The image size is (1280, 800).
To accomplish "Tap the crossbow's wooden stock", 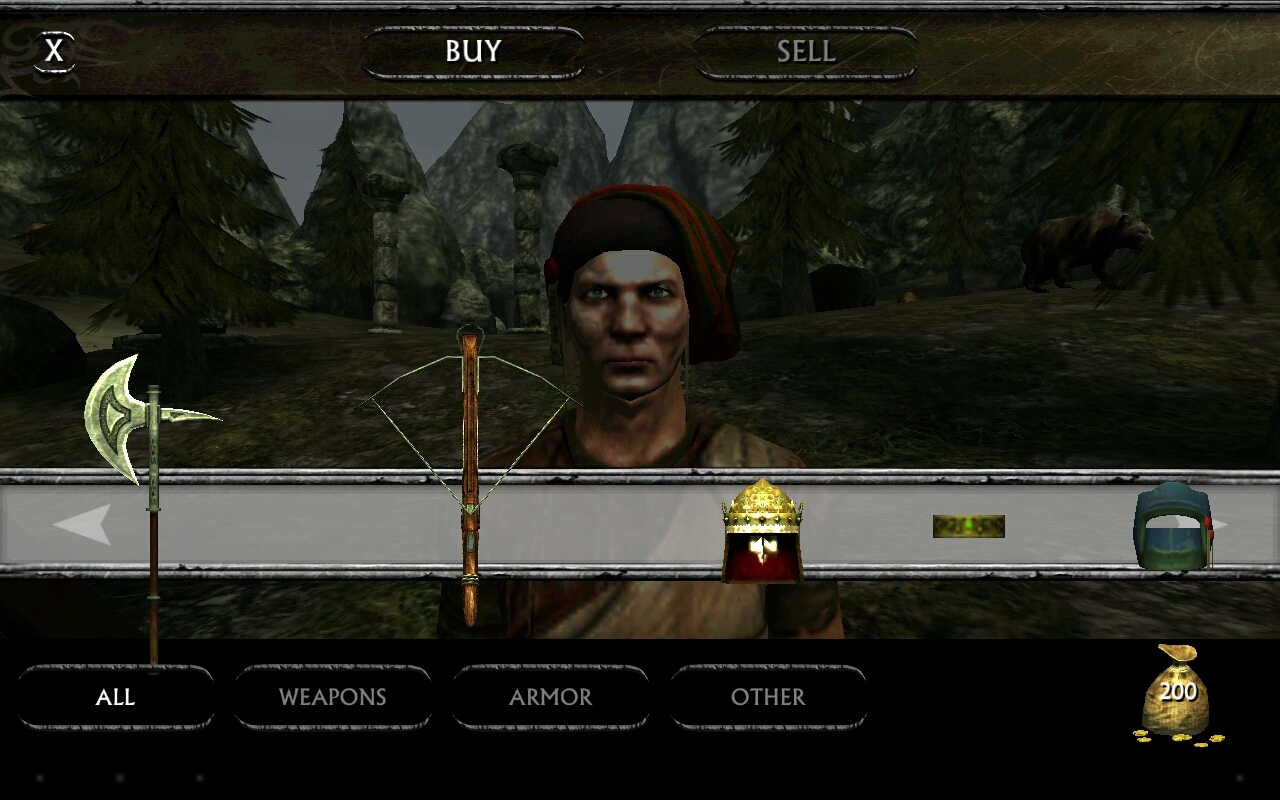I will pos(470,560).
